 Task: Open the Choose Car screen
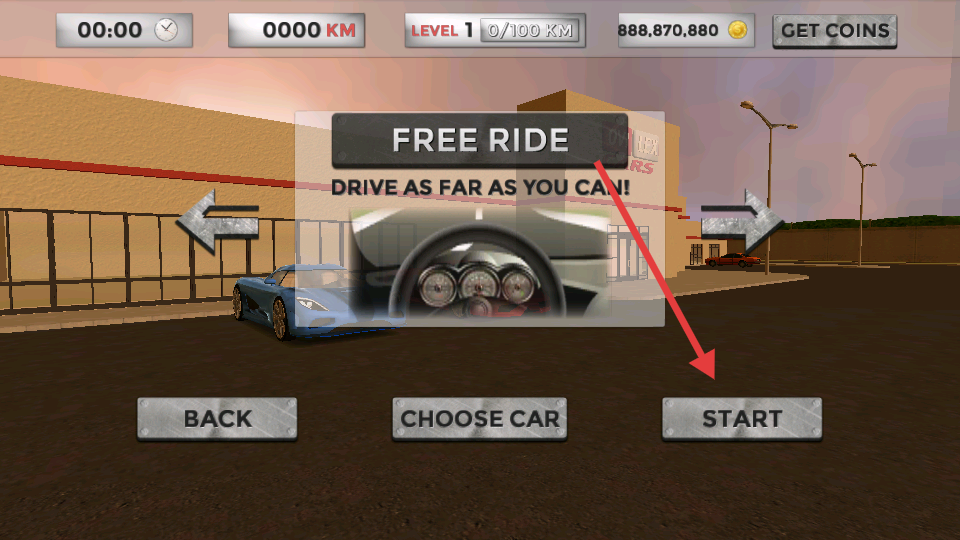coord(479,418)
